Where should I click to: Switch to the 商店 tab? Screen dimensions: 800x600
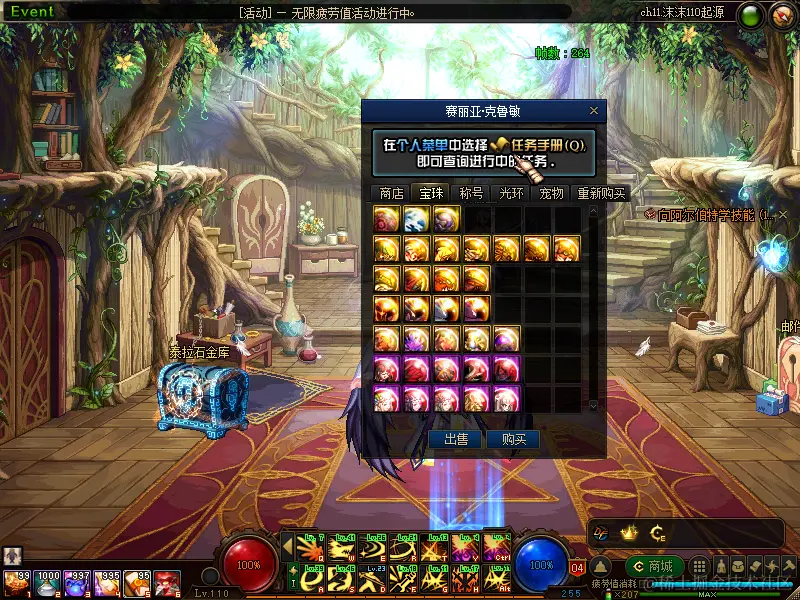click(392, 193)
